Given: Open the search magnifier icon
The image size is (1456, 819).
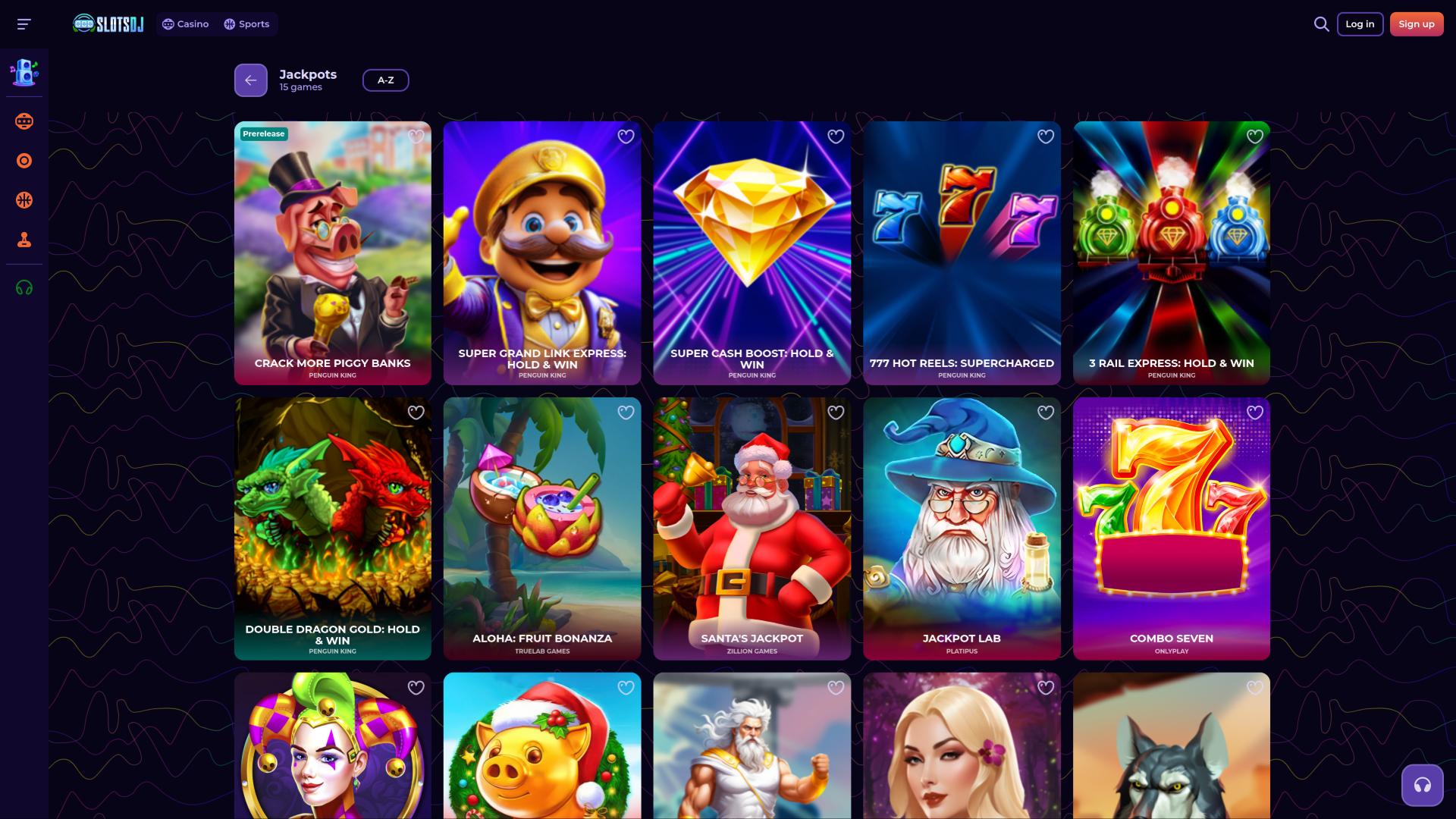Looking at the screenshot, I should pos(1321,24).
